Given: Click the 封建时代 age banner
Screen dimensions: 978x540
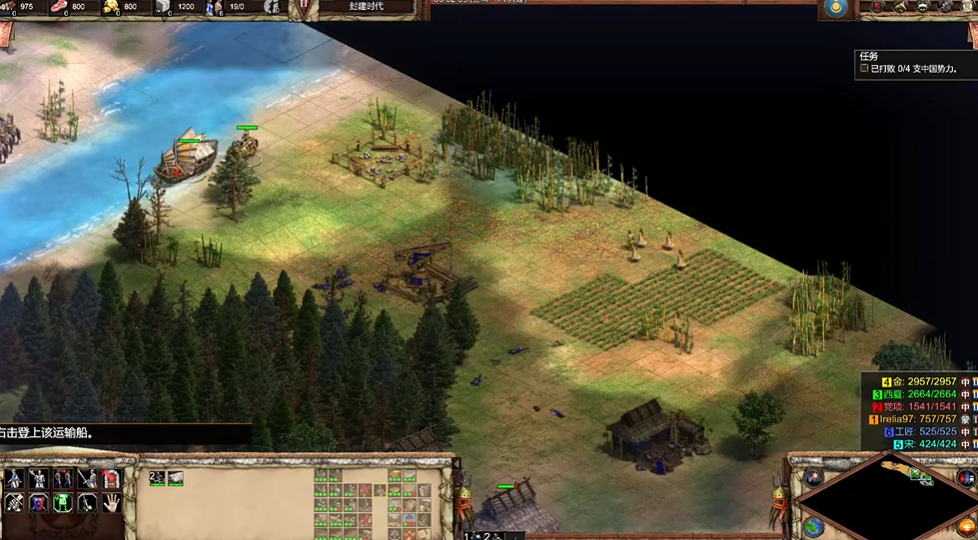Looking at the screenshot, I should (x=366, y=7).
